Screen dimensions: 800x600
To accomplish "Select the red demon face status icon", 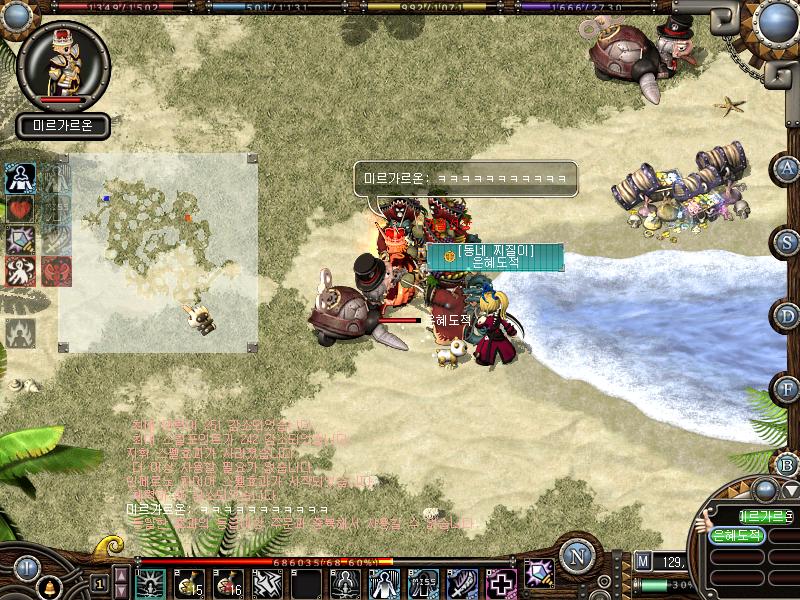I will pos(56,271).
